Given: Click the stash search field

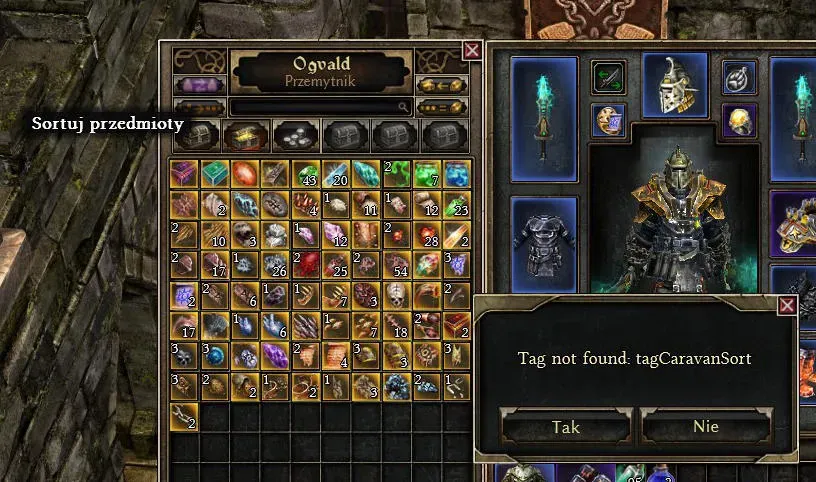Looking at the screenshot, I should [x=320, y=106].
